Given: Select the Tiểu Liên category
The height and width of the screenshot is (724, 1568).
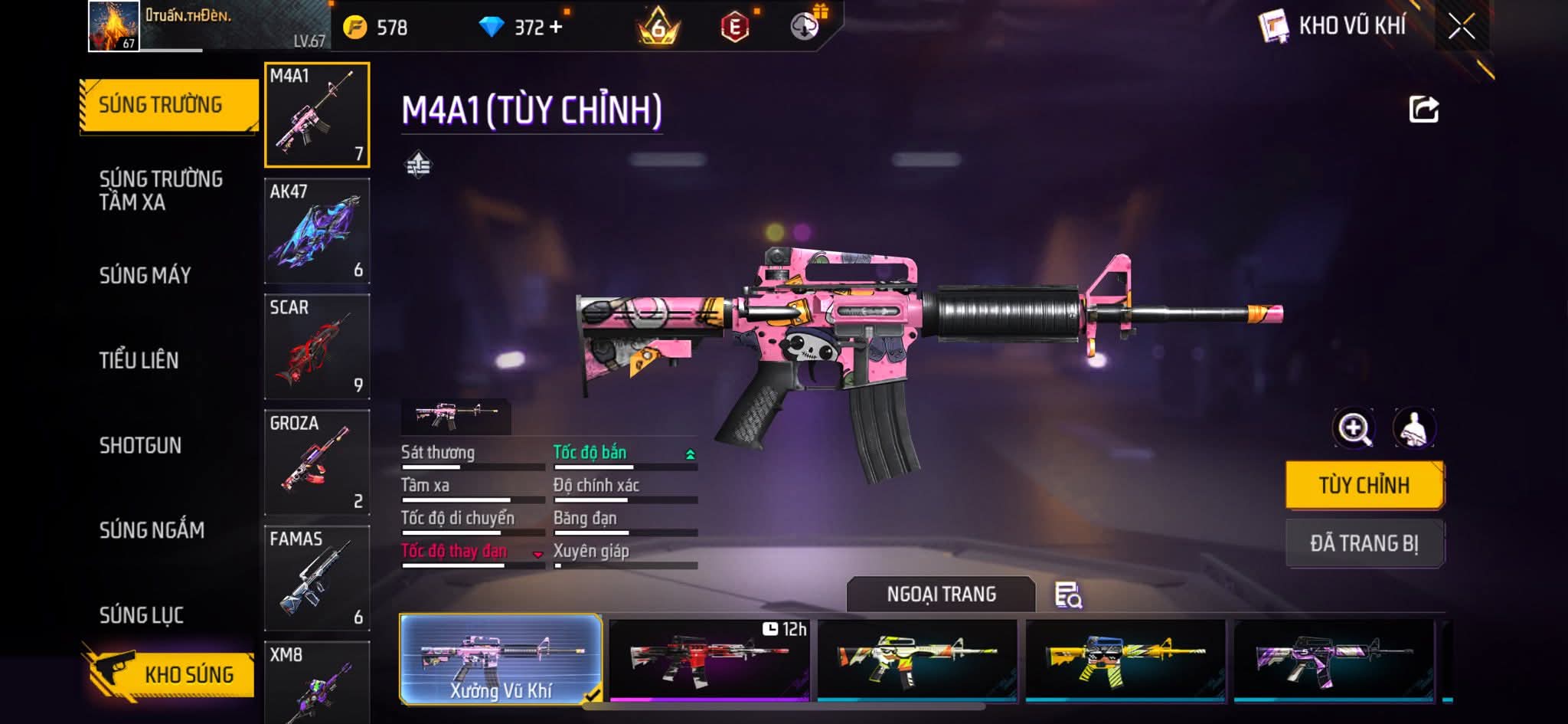Looking at the screenshot, I should pos(139,360).
